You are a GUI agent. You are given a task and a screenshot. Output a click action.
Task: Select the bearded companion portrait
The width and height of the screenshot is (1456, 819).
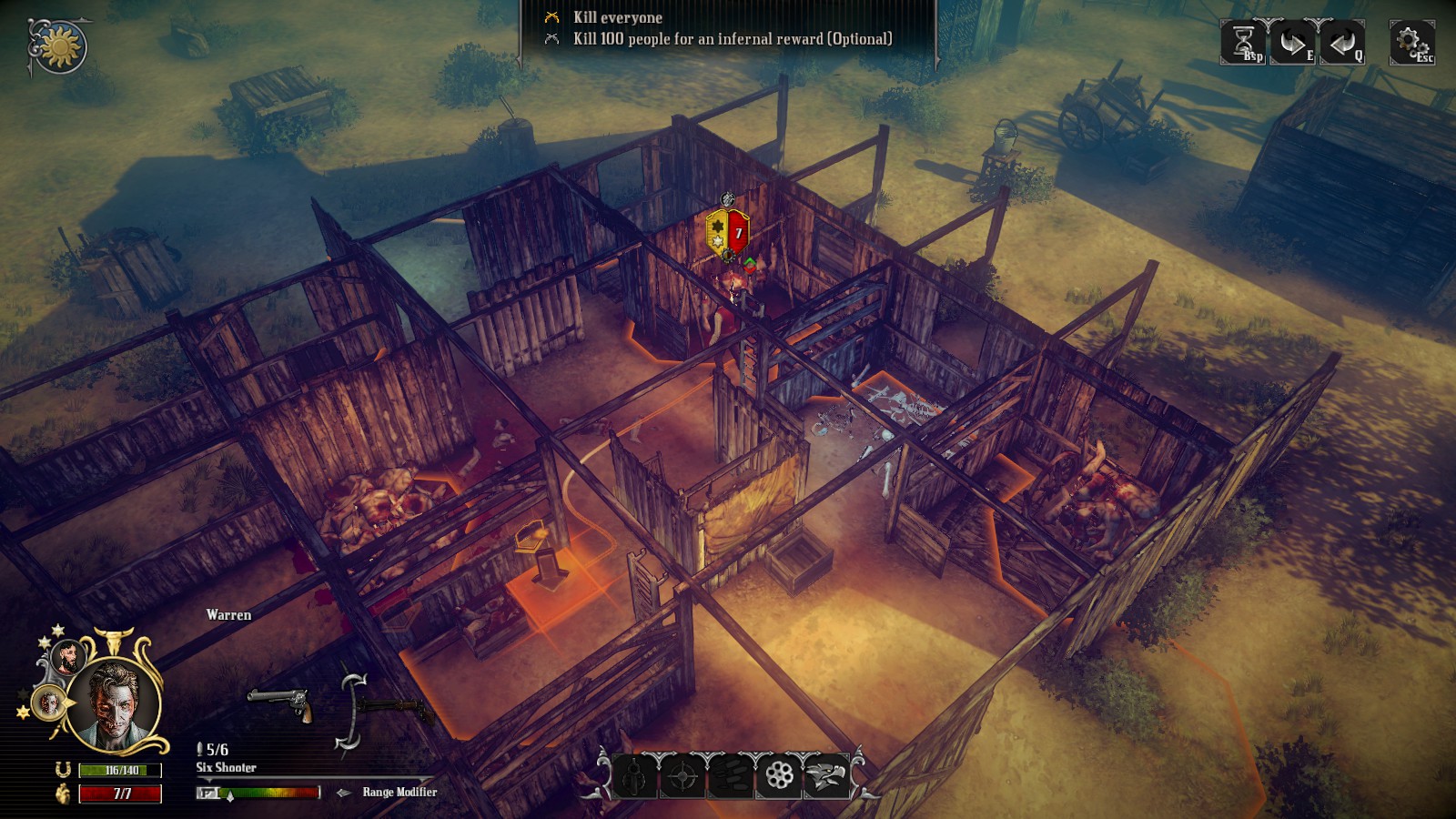tap(66, 656)
